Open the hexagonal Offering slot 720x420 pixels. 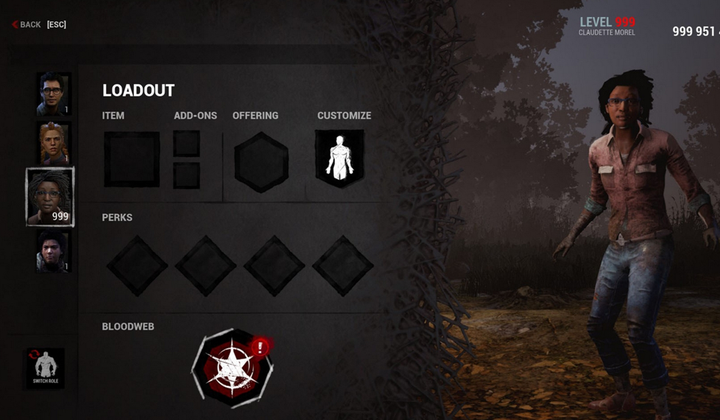click(x=261, y=161)
